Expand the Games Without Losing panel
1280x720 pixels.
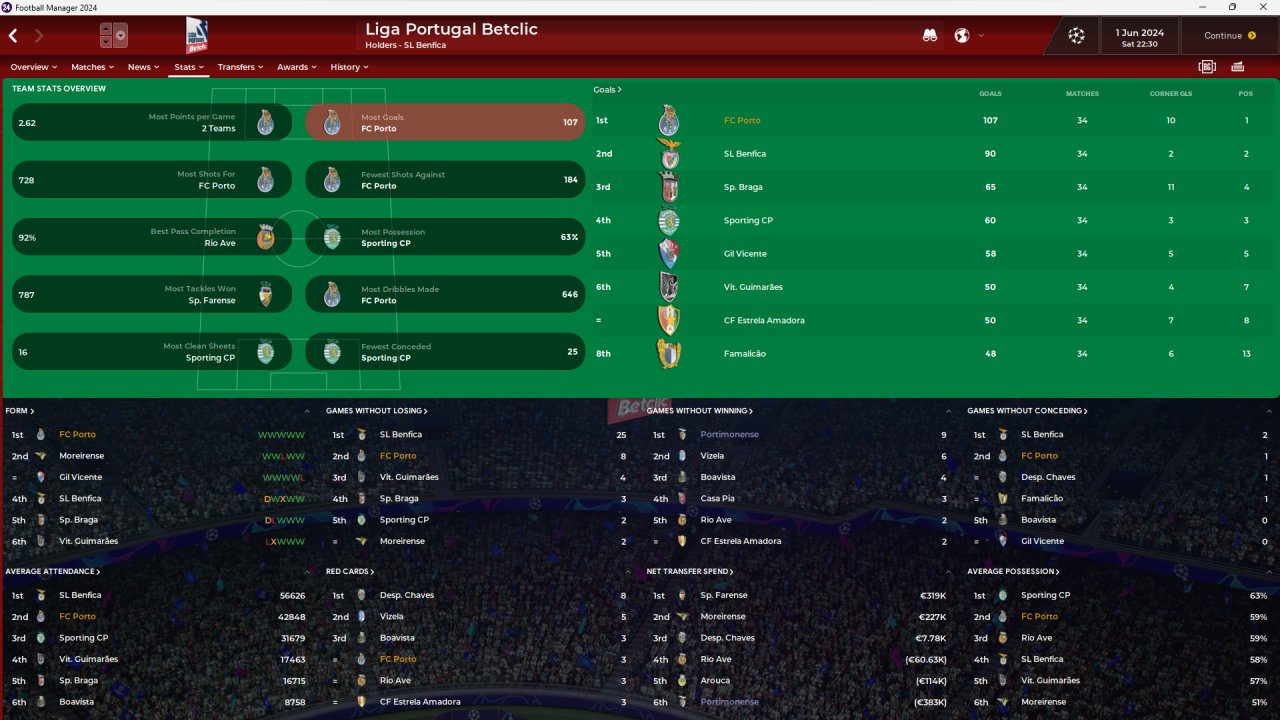click(376, 411)
